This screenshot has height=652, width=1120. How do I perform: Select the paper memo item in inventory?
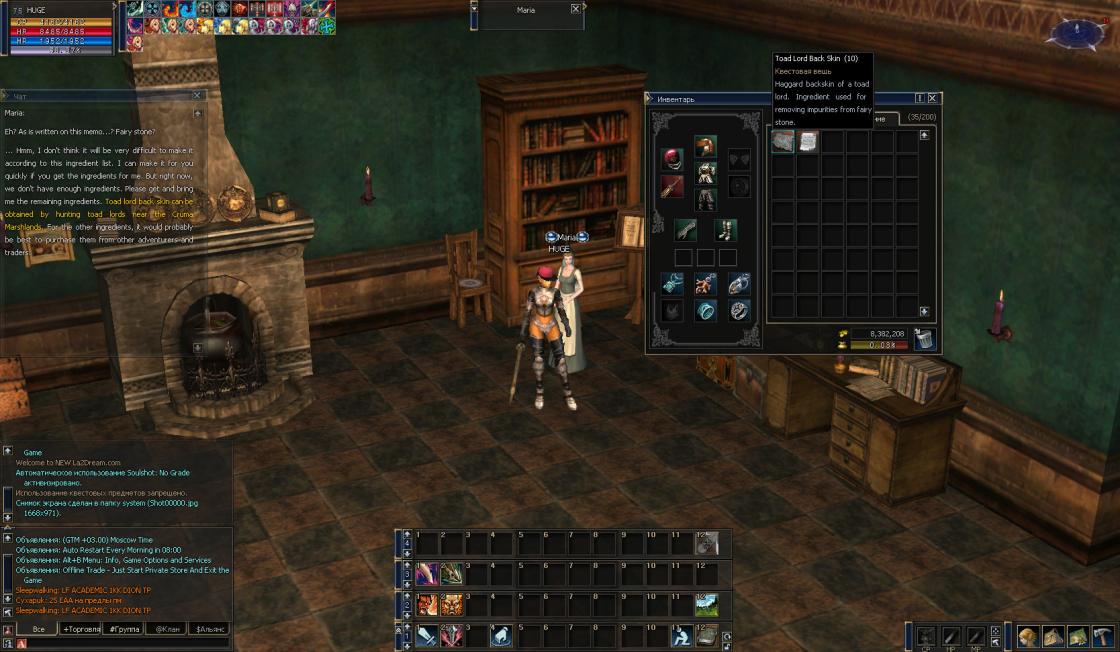807,142
